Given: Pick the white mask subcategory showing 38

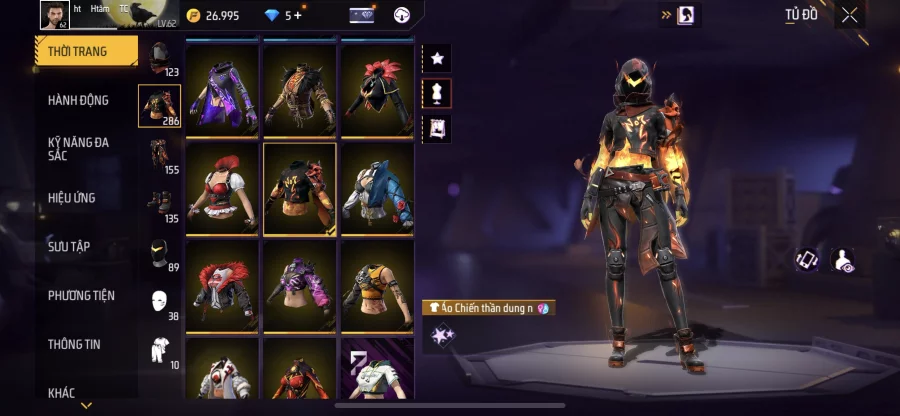Looking at the screenshot, I should [x=159, y=301].
